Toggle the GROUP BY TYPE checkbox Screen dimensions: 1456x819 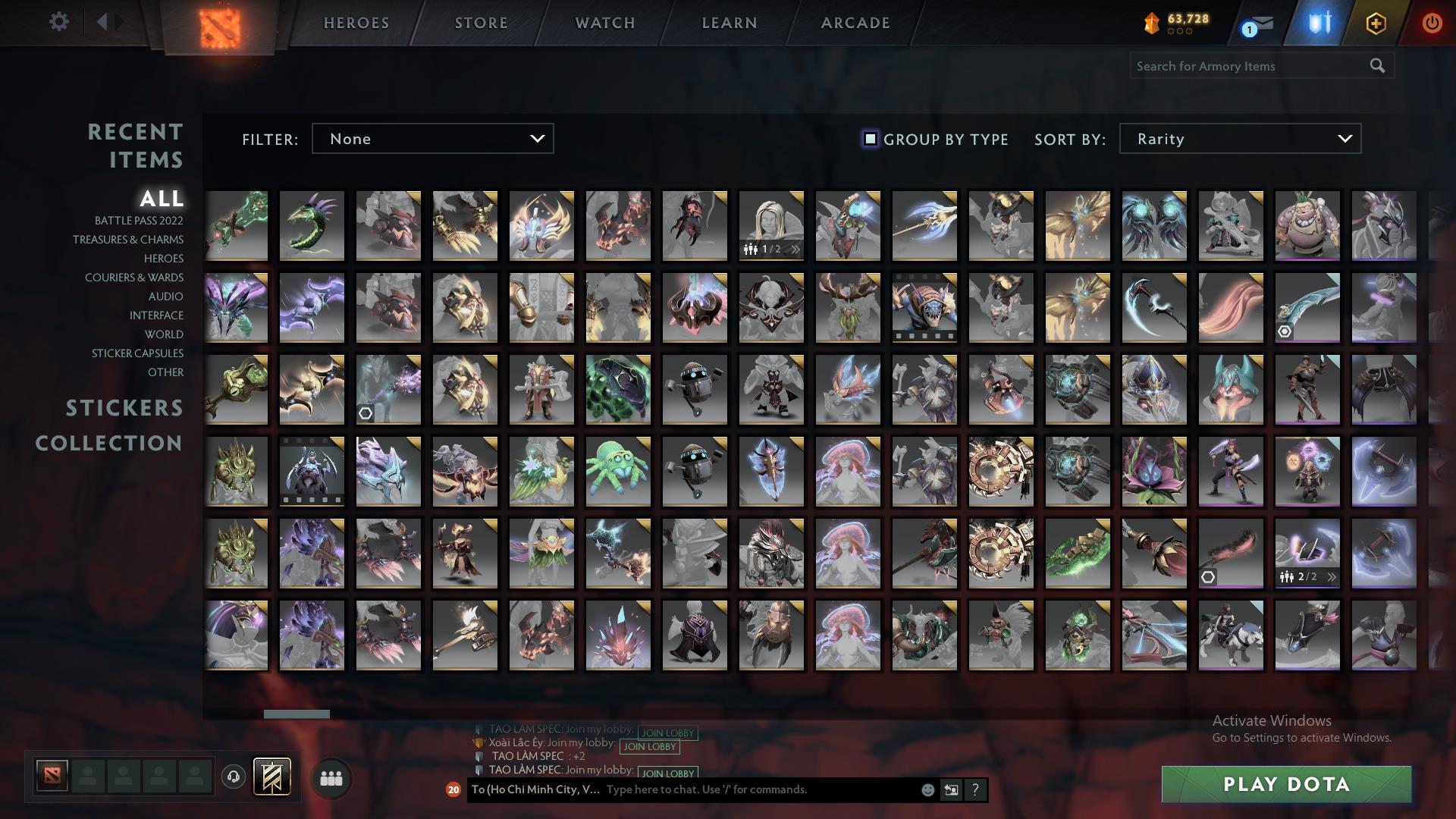point(869,139)
